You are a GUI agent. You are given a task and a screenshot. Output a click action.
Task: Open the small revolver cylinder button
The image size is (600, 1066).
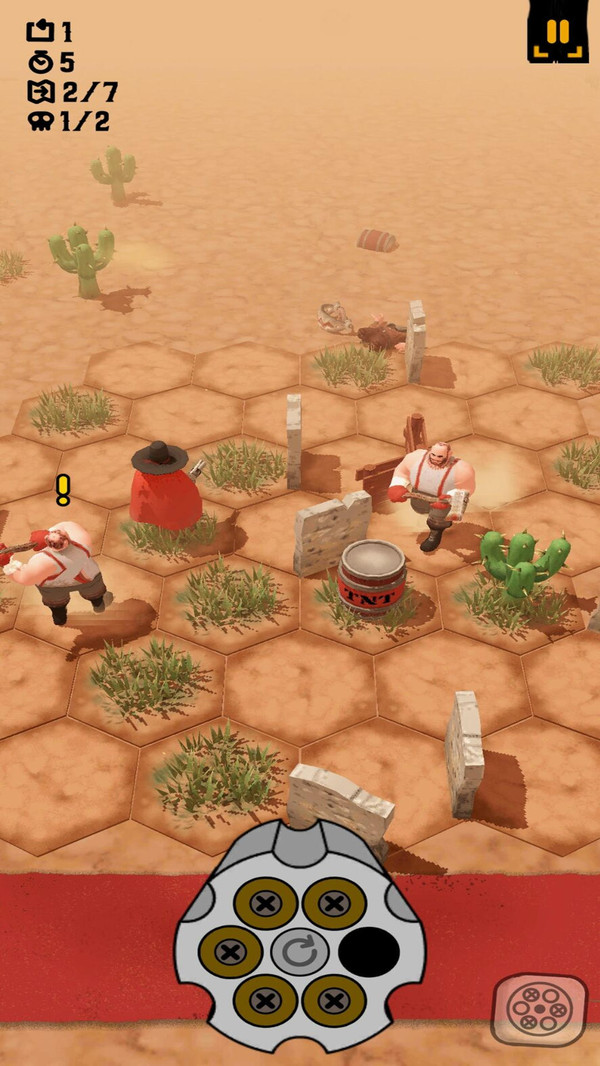(x=539, y=1008)
